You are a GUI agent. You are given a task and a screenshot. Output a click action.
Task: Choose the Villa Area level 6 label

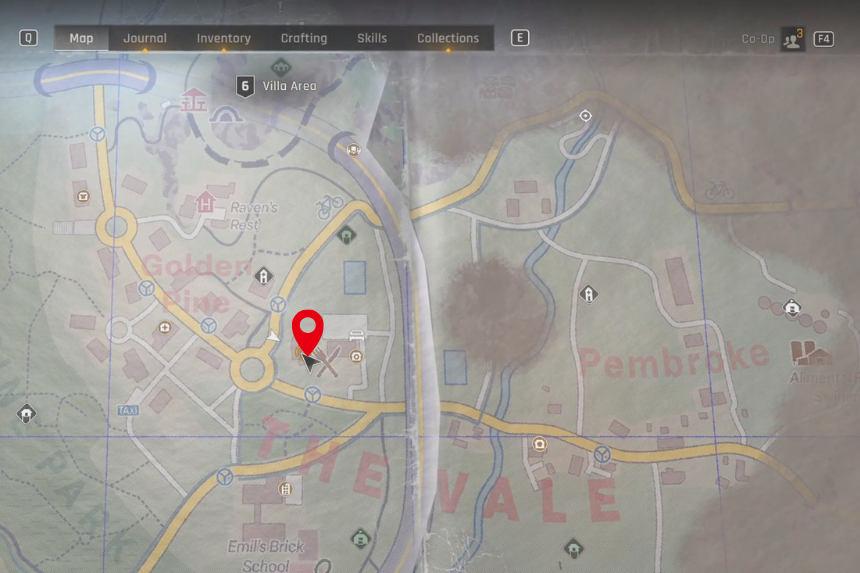[x=278, y=86]
